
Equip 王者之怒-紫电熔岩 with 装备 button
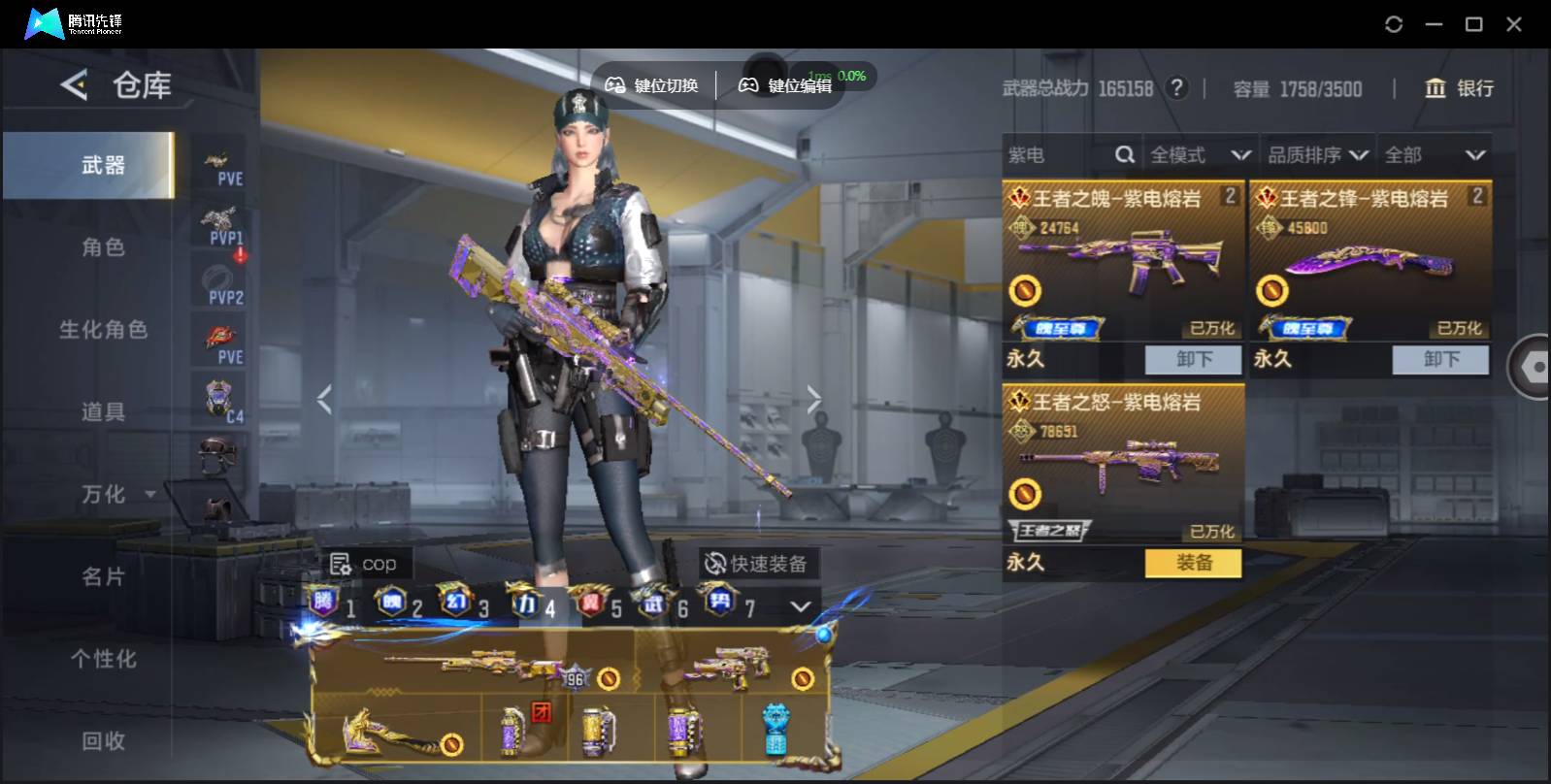click(1193, 563)
